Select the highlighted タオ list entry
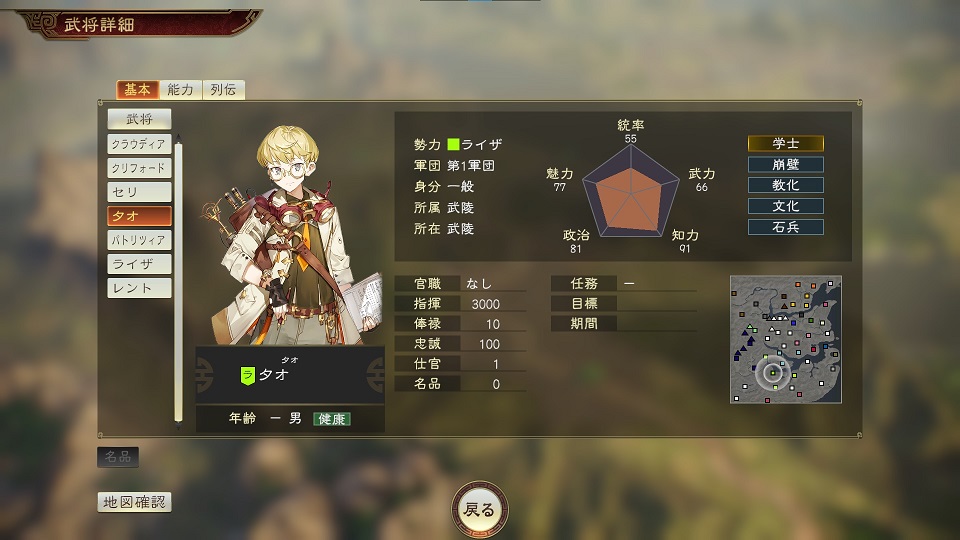 [139, 216]
